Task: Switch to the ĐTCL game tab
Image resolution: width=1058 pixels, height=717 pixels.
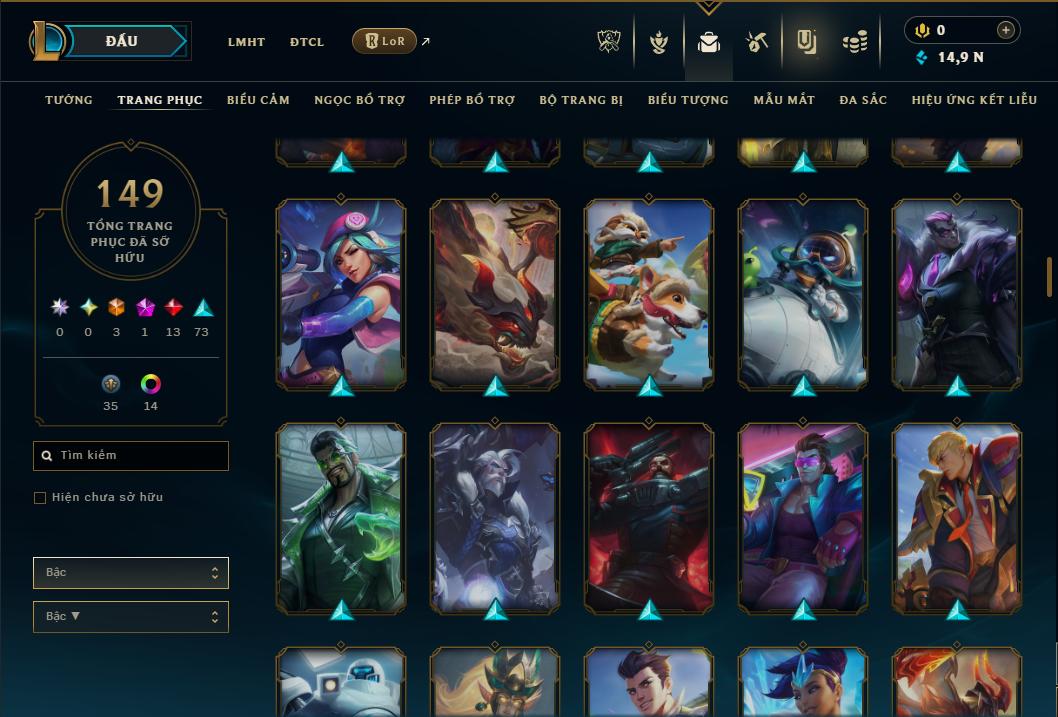Action: [307, 42]
